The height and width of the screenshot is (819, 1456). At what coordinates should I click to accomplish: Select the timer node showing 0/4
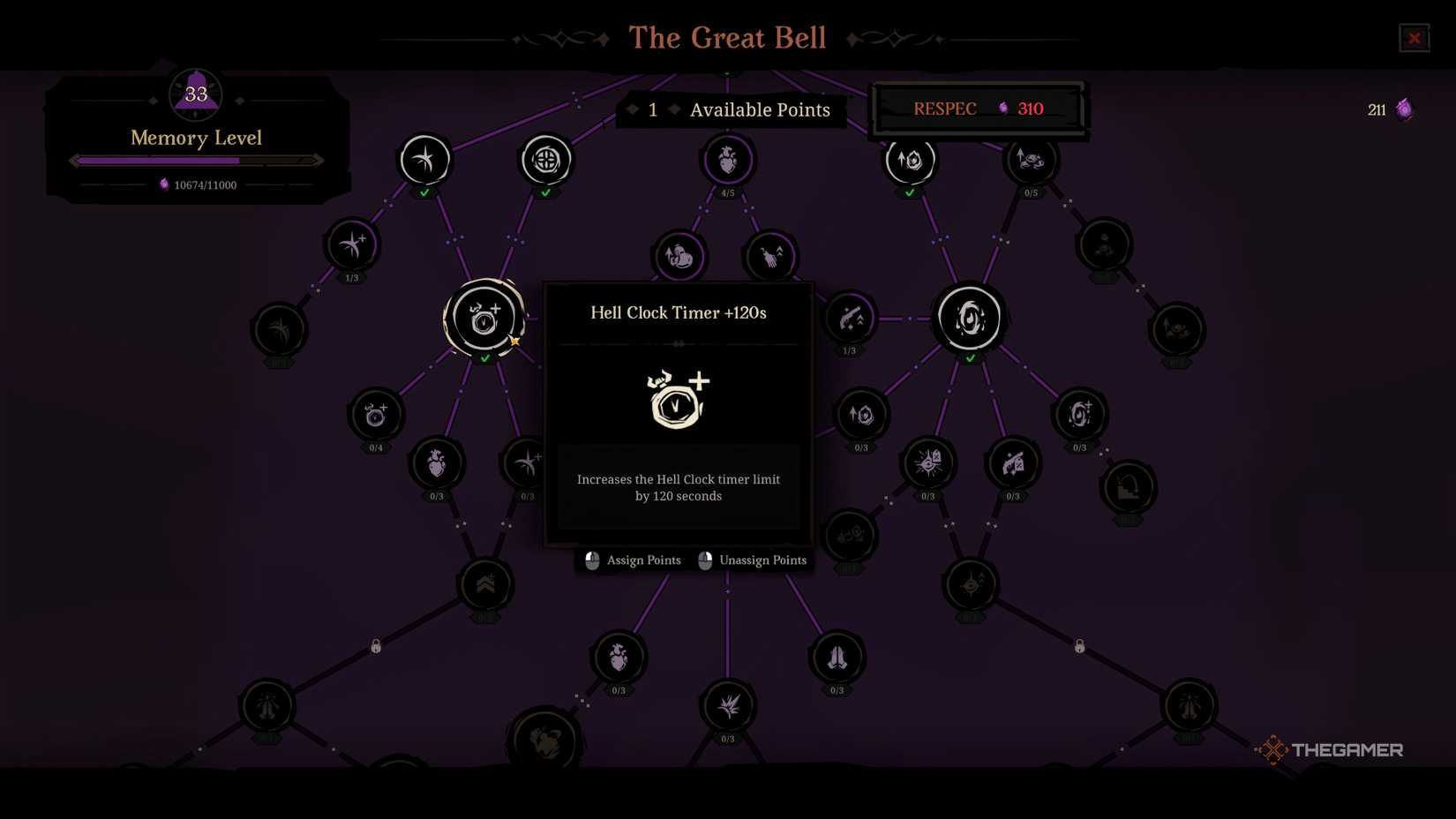coord(374,415)
